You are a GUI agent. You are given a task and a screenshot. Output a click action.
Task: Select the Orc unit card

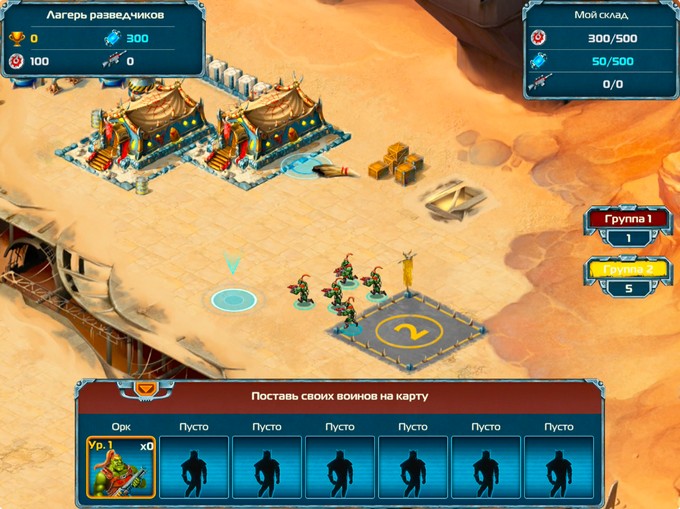[121, 466]
